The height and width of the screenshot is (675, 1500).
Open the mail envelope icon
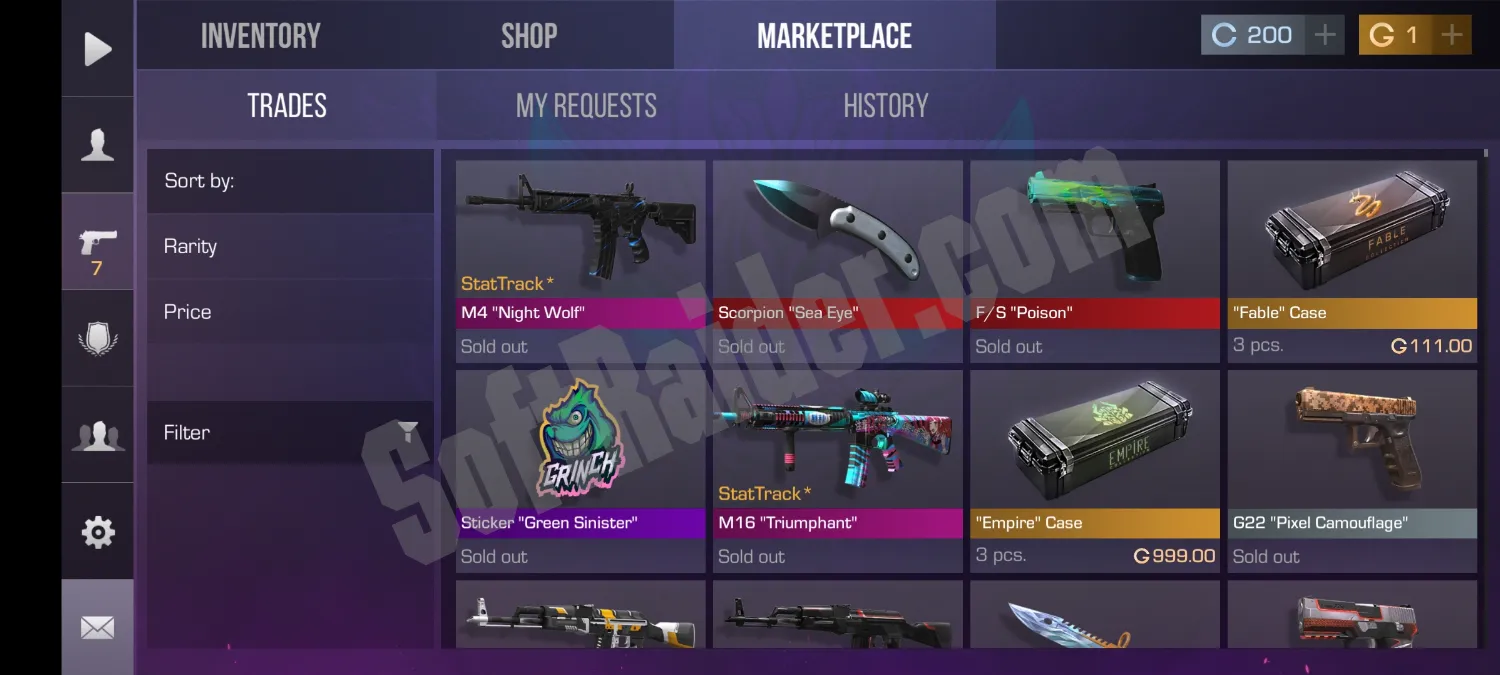click(x=97, y=628)
